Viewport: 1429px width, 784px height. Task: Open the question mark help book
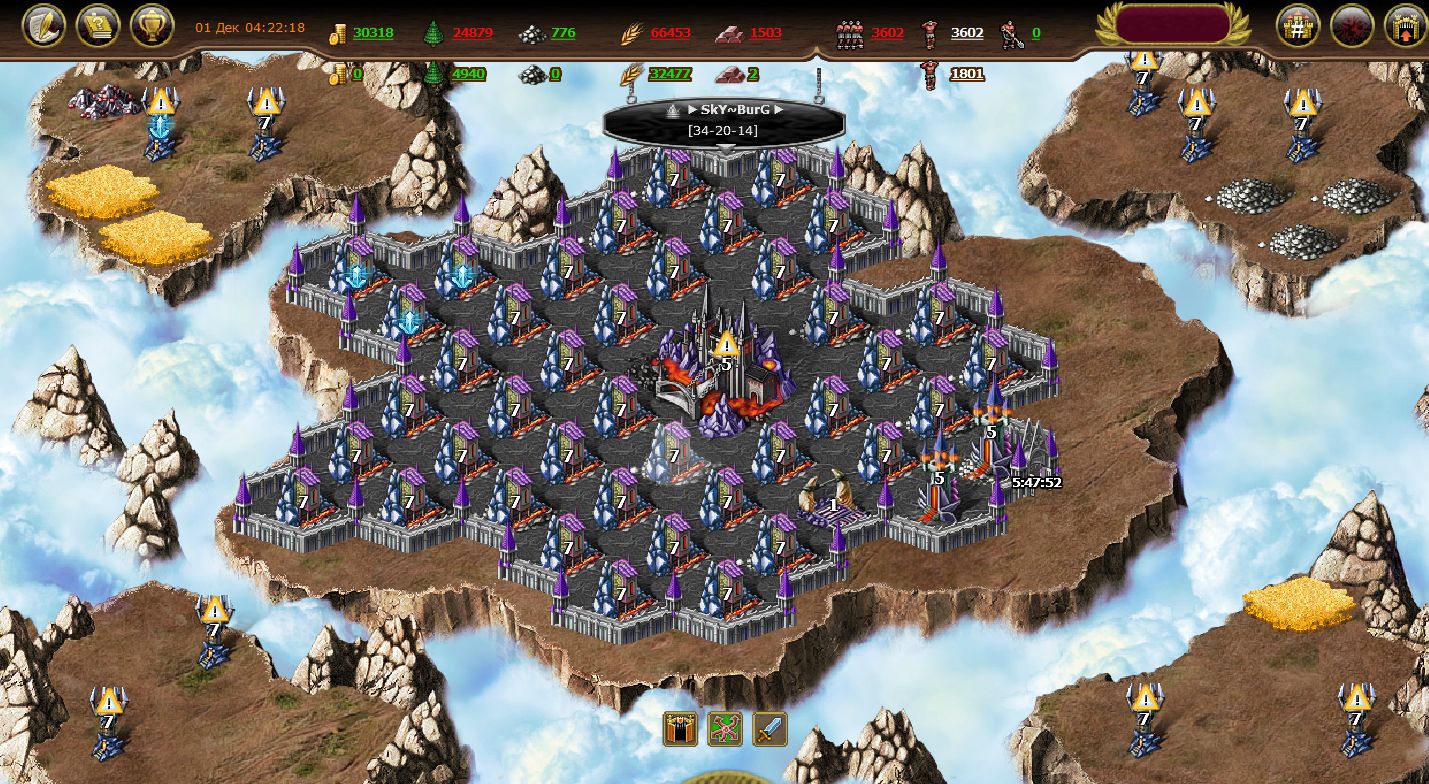98,25
